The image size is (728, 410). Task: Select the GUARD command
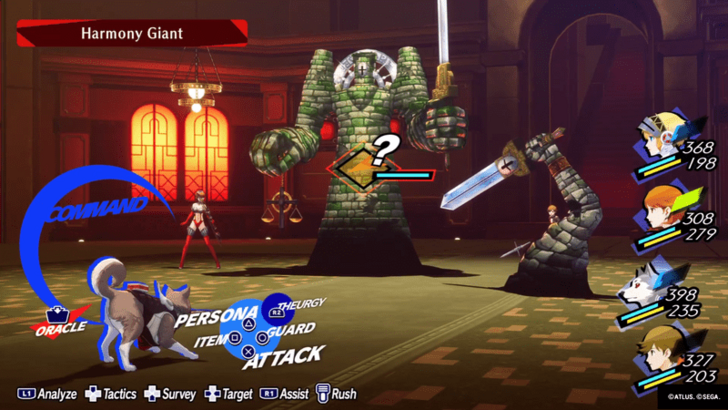pyautogui.click(x=293, y=329)
